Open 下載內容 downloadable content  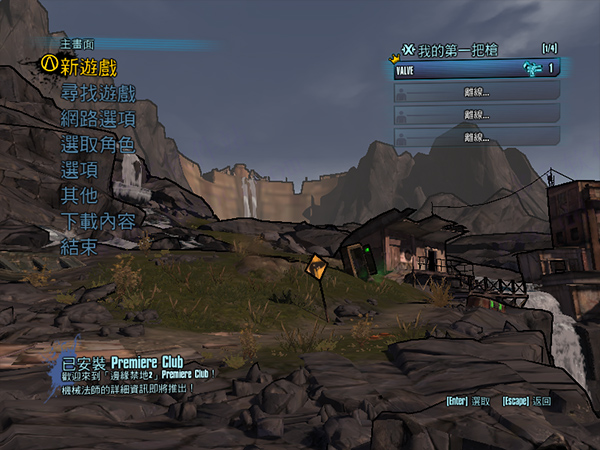pyautogui.click(x=97, y=221)
